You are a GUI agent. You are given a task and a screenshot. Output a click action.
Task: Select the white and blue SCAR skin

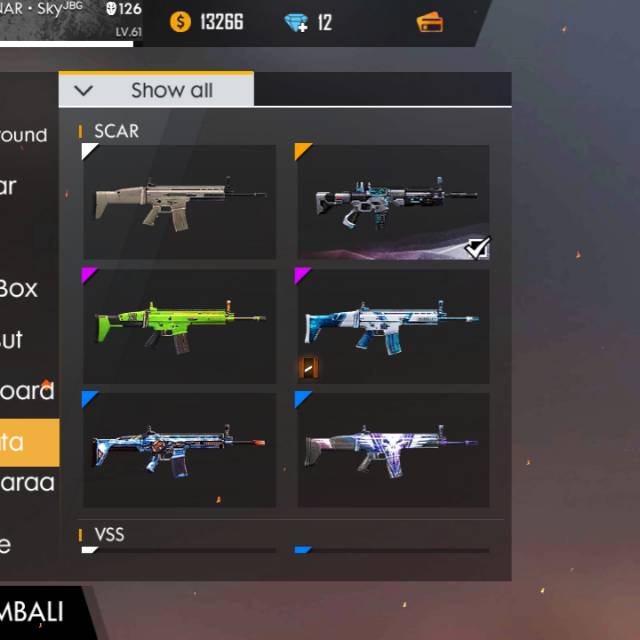[393, 326]
